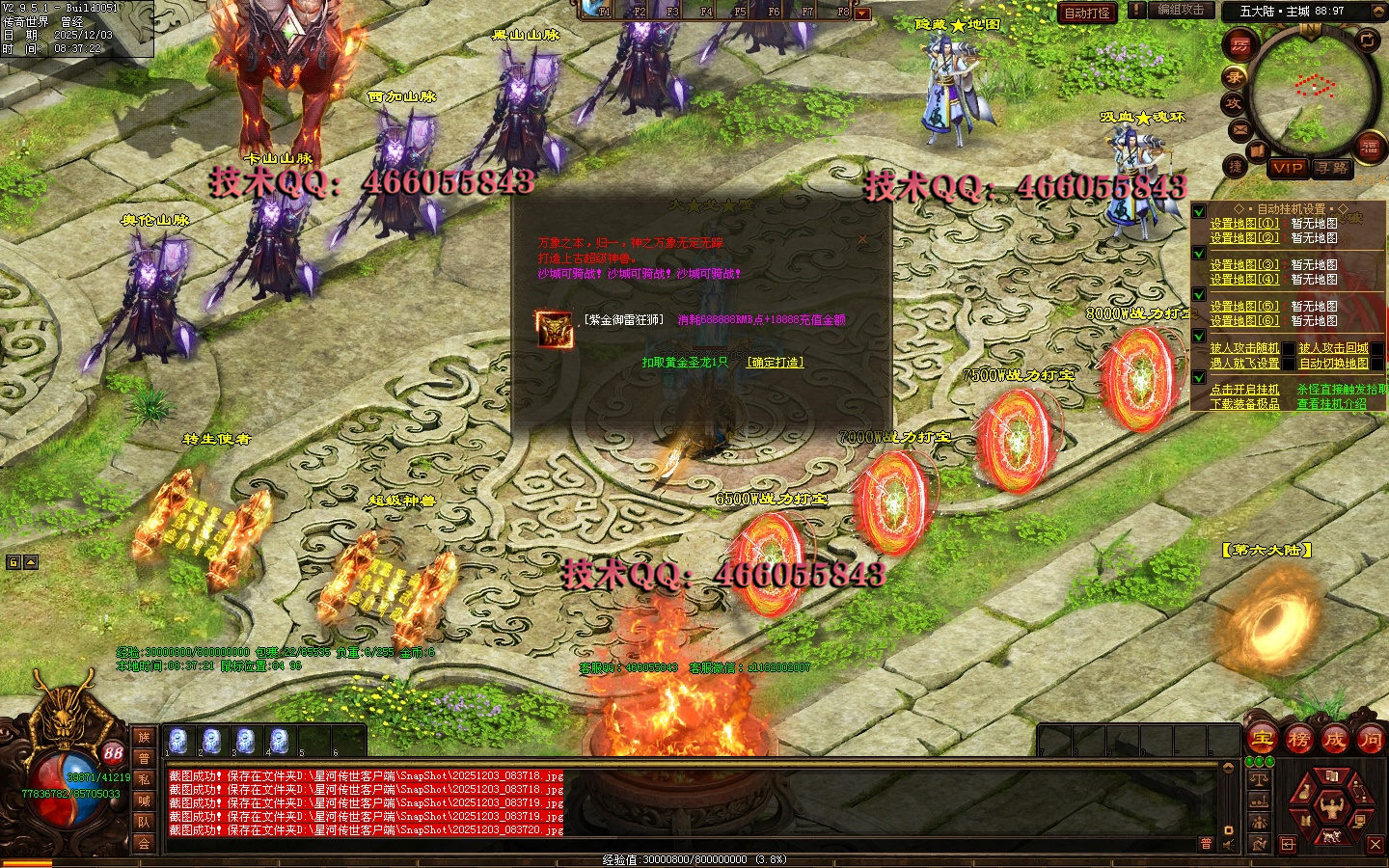
Task: Confirm forging with the 确定打造 link
Action: (x=775, y=363)
